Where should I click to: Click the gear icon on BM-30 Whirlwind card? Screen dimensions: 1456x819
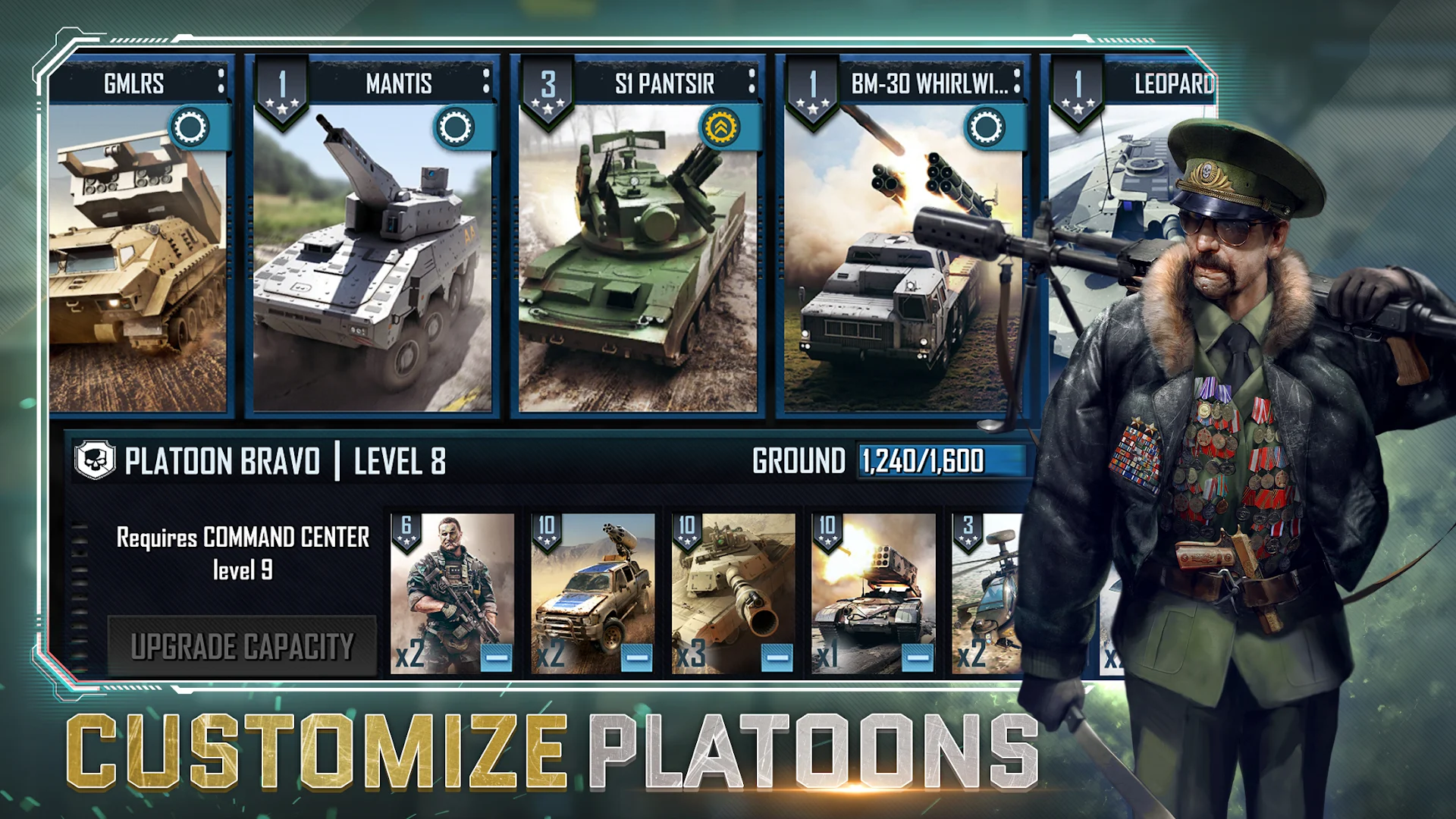point(987,127)
